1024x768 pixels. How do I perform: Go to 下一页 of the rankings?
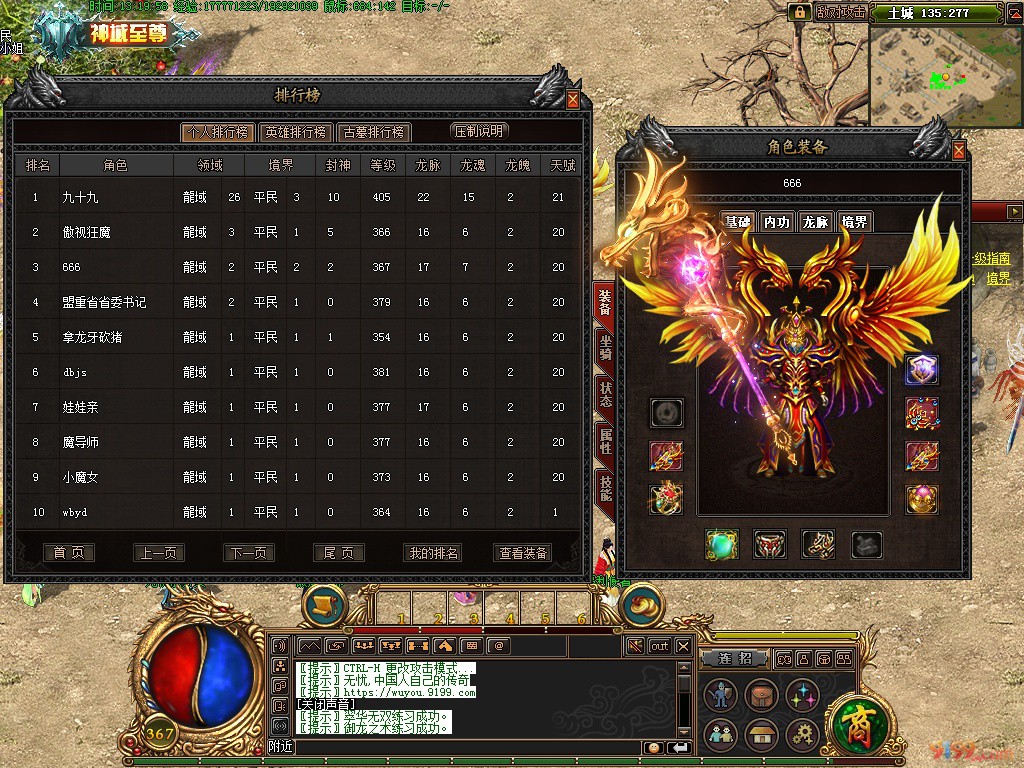[x=249, y=553]
